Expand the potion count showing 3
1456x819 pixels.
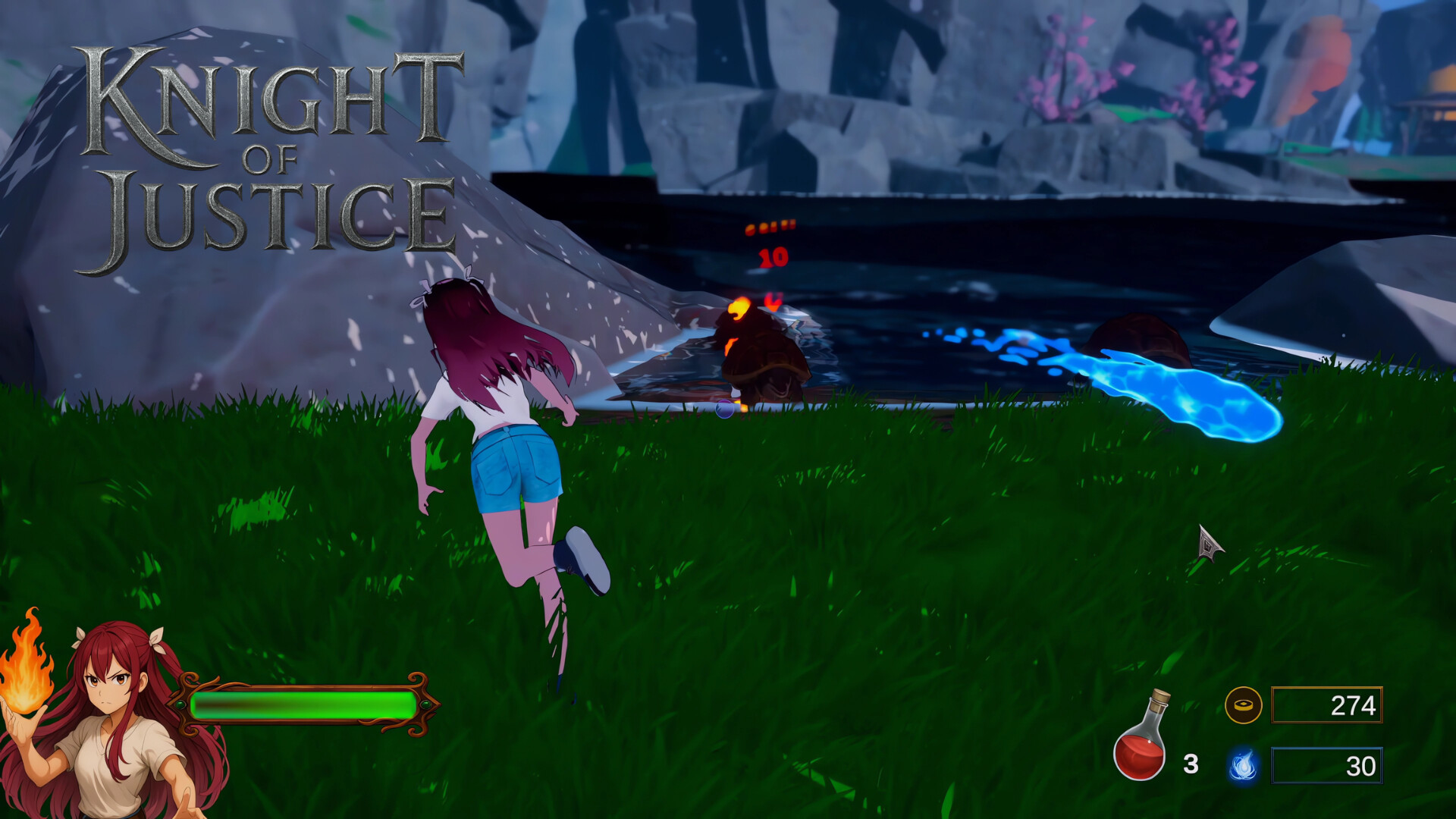tap(1189, 764)
